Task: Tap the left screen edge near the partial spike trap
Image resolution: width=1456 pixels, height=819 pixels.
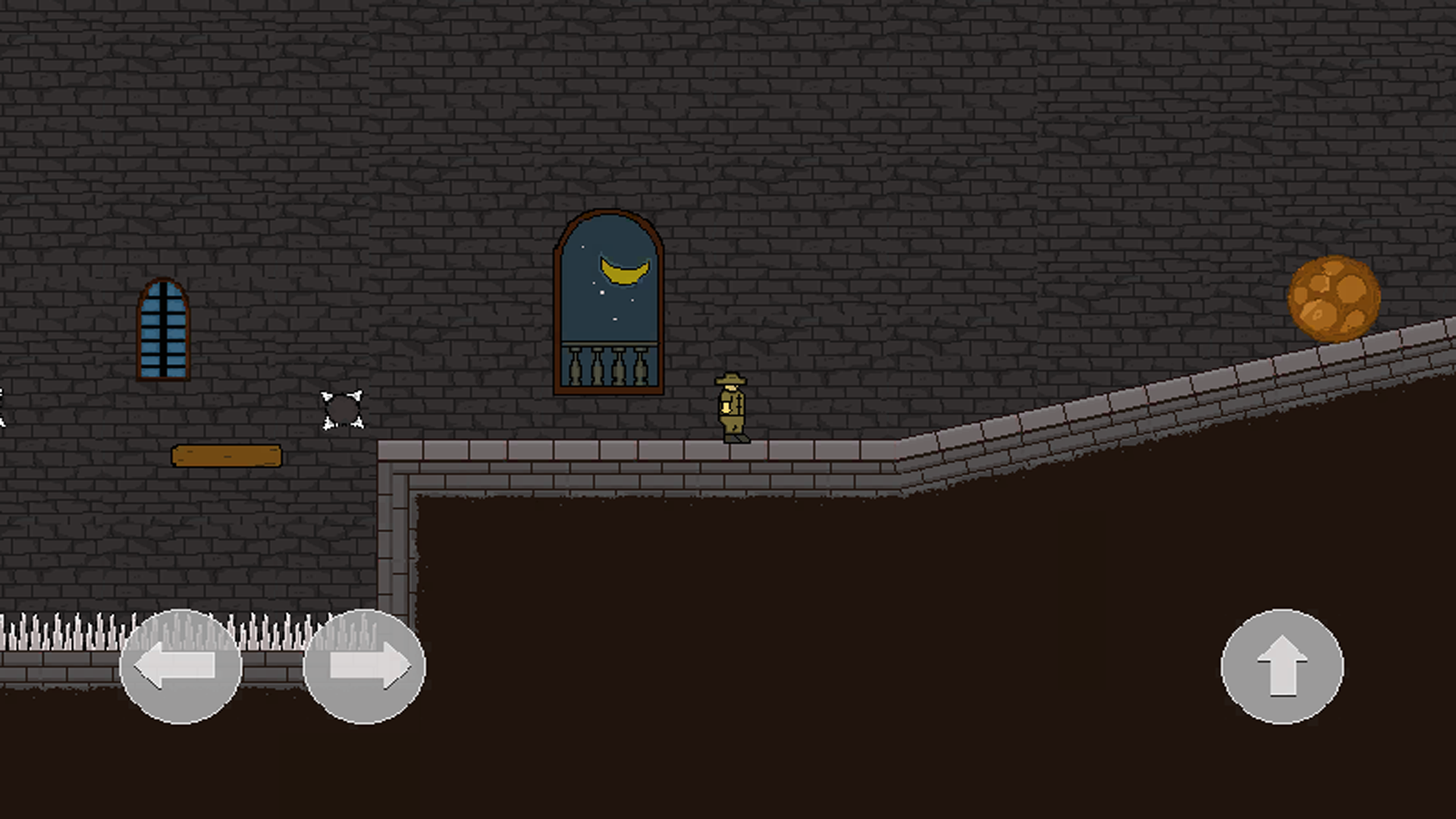Action: coord(2,409)
